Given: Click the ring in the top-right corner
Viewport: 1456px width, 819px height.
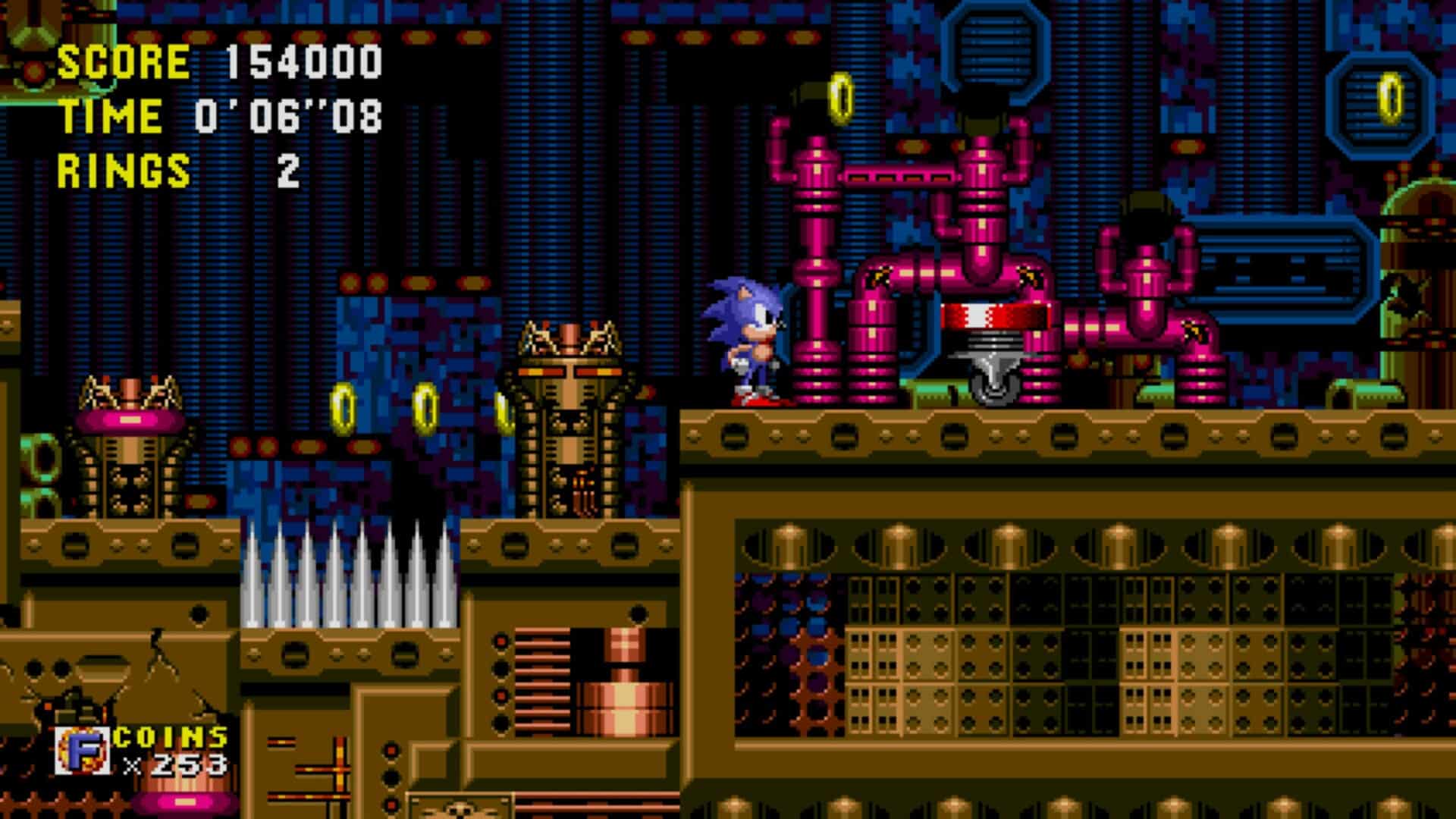Looking at the screenshot, I should (x=1389, y=97).
